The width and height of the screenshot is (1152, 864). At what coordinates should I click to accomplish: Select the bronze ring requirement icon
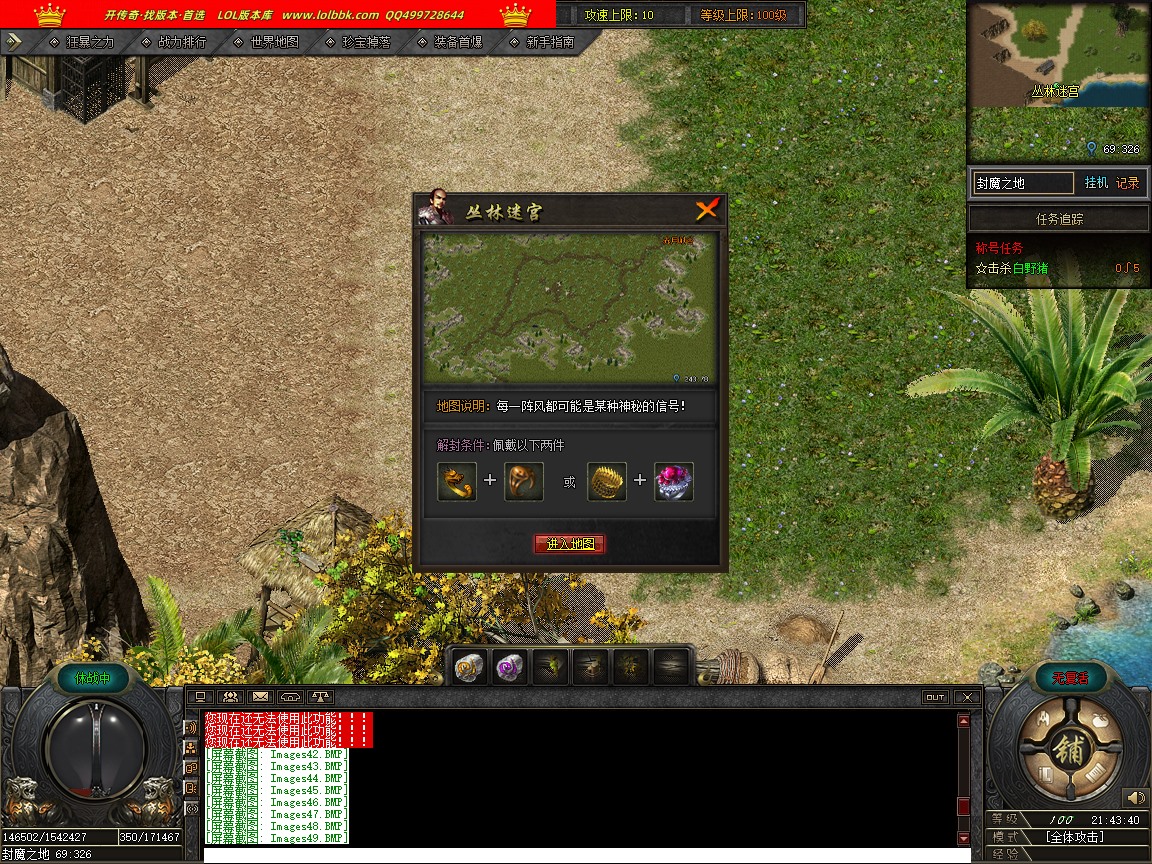524,481
